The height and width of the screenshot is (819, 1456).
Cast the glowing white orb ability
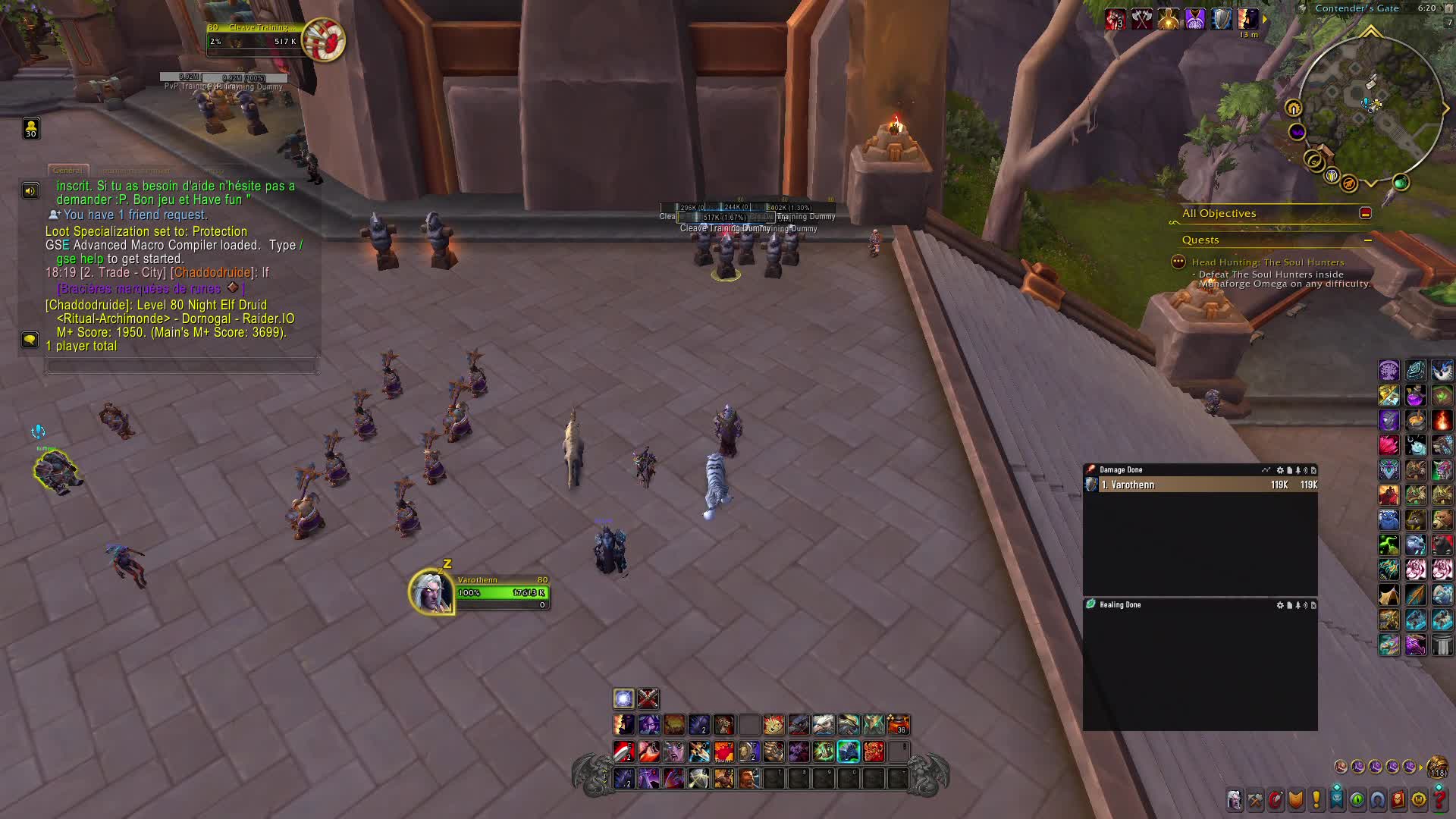[623, 698]
